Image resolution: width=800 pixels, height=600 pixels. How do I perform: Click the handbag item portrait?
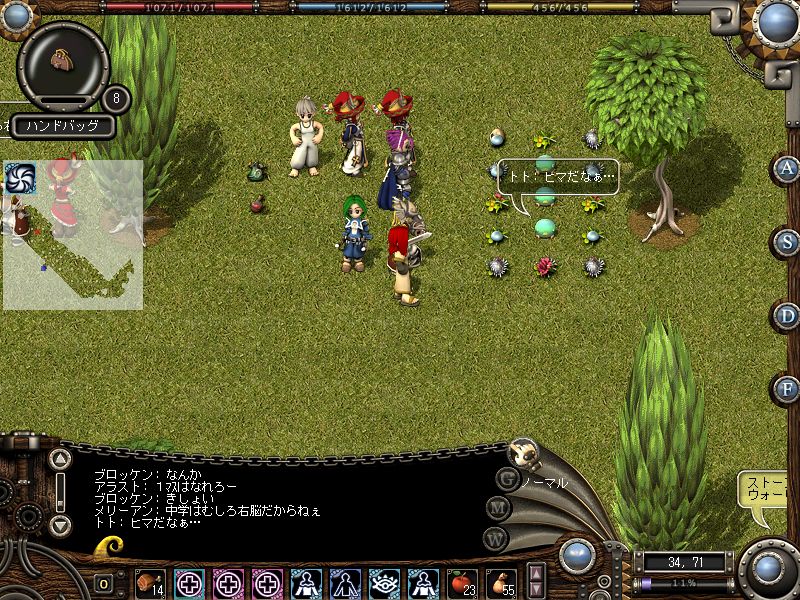[64, 60]
